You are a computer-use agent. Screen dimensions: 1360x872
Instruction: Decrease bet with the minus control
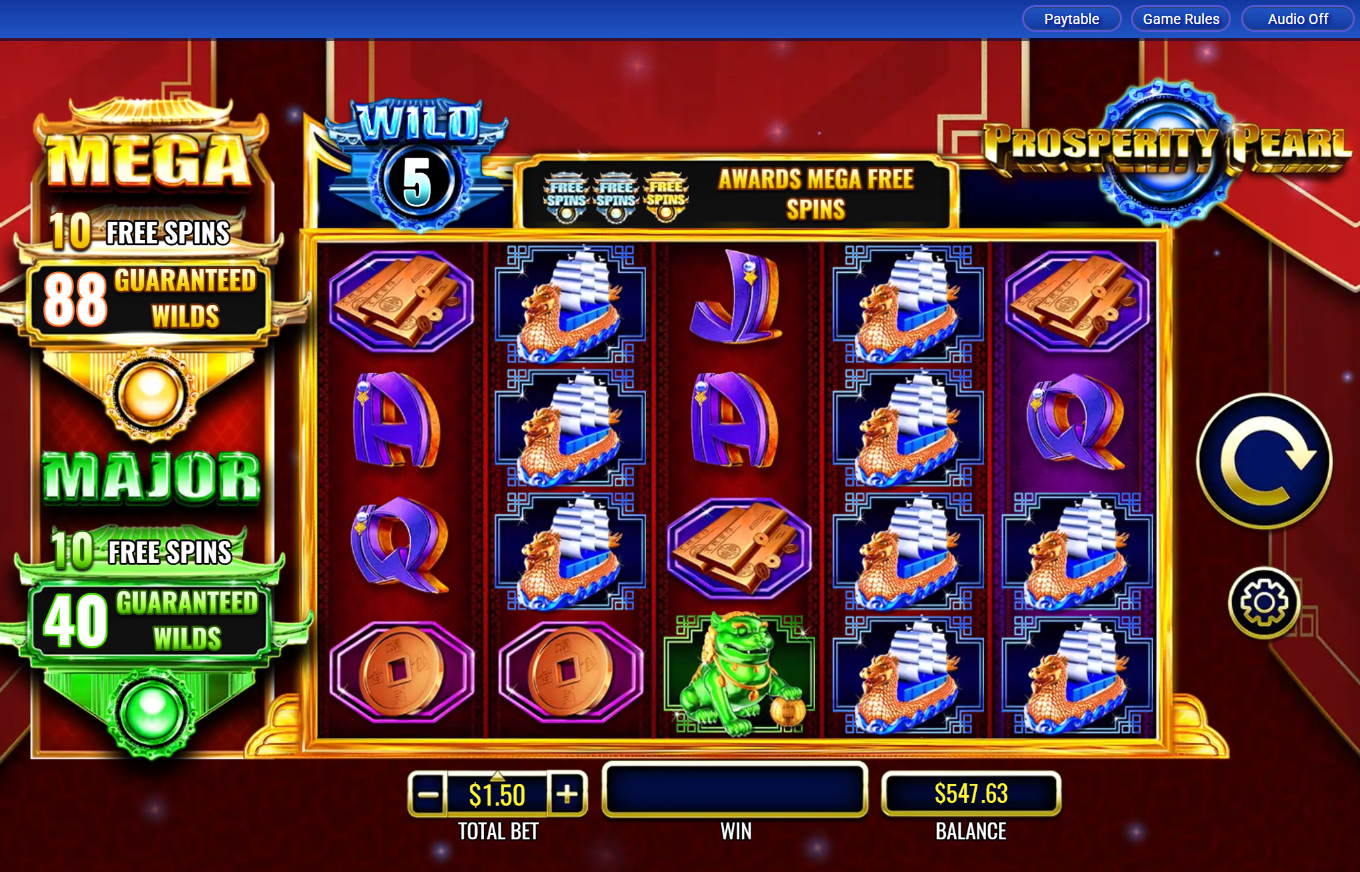point(428,793)
